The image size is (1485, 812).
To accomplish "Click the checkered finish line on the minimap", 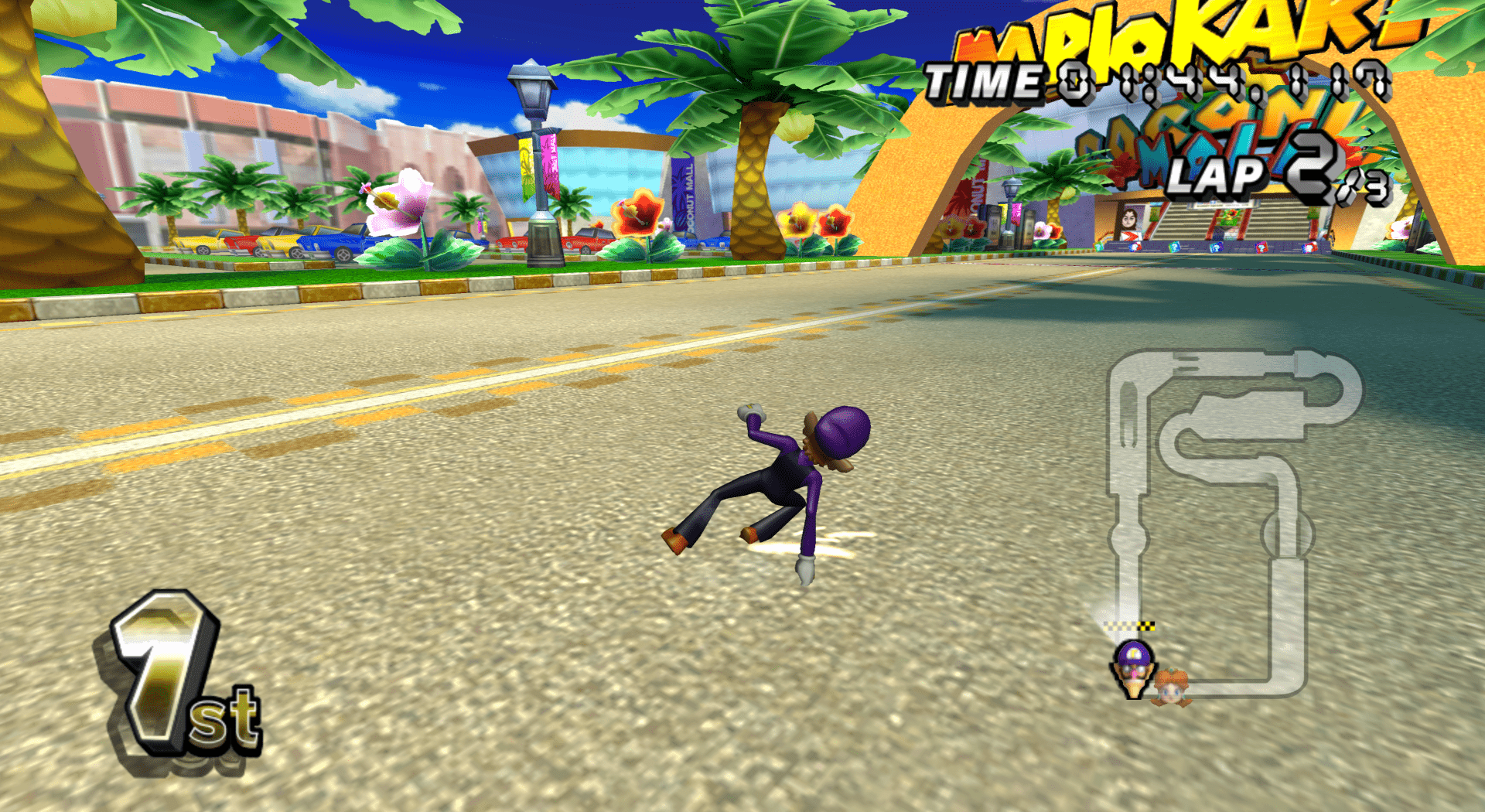I will click(1130, 626).
